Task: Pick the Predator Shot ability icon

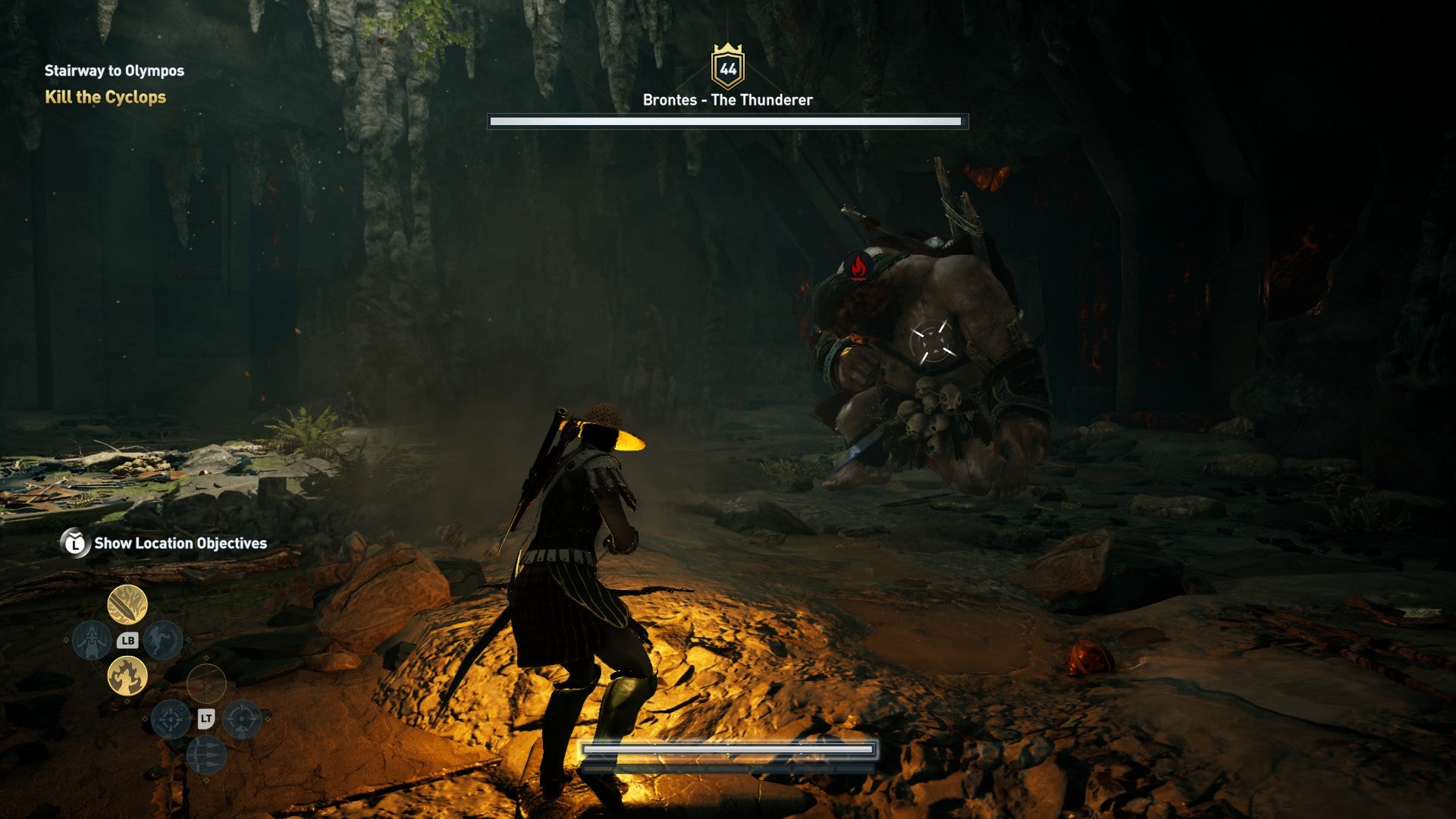Action: pos(241,720)
